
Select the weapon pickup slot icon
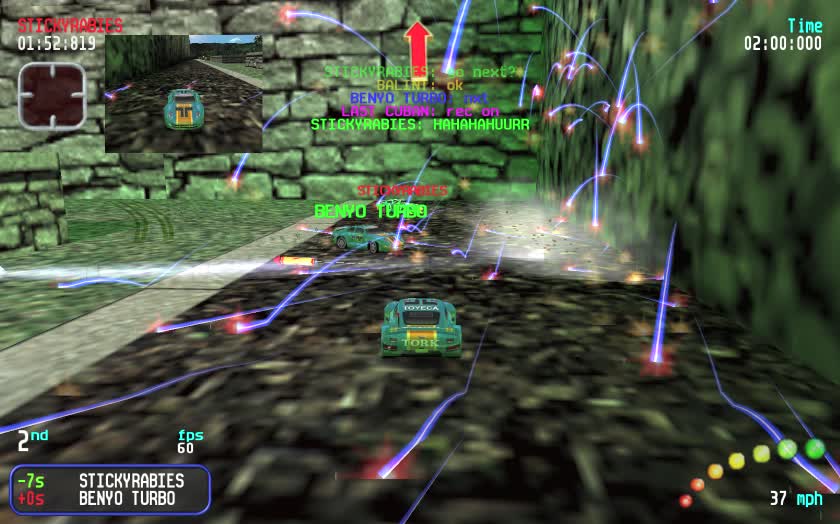52,96
